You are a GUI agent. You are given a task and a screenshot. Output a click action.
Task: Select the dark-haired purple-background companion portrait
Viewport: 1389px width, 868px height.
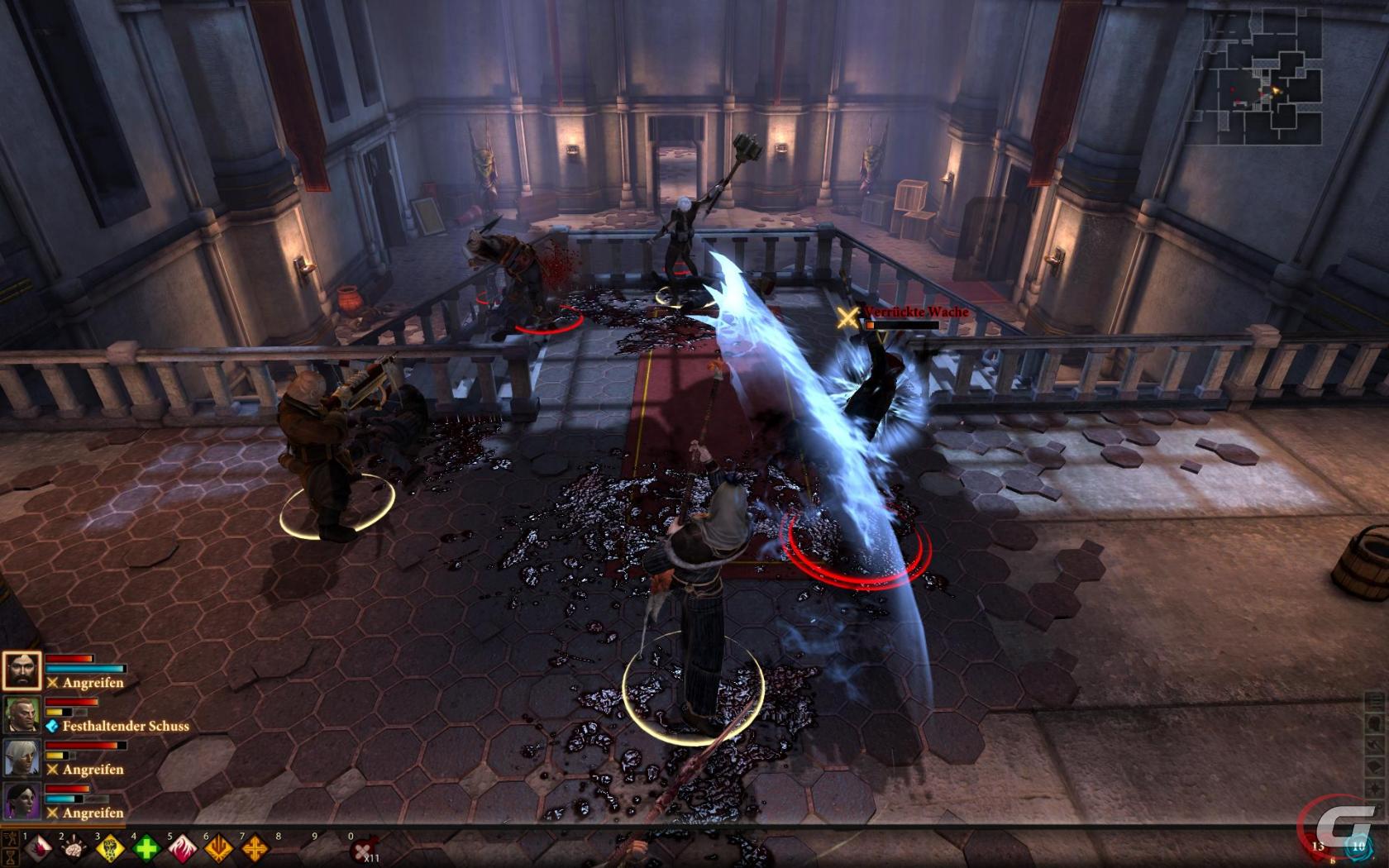(21, 801)
